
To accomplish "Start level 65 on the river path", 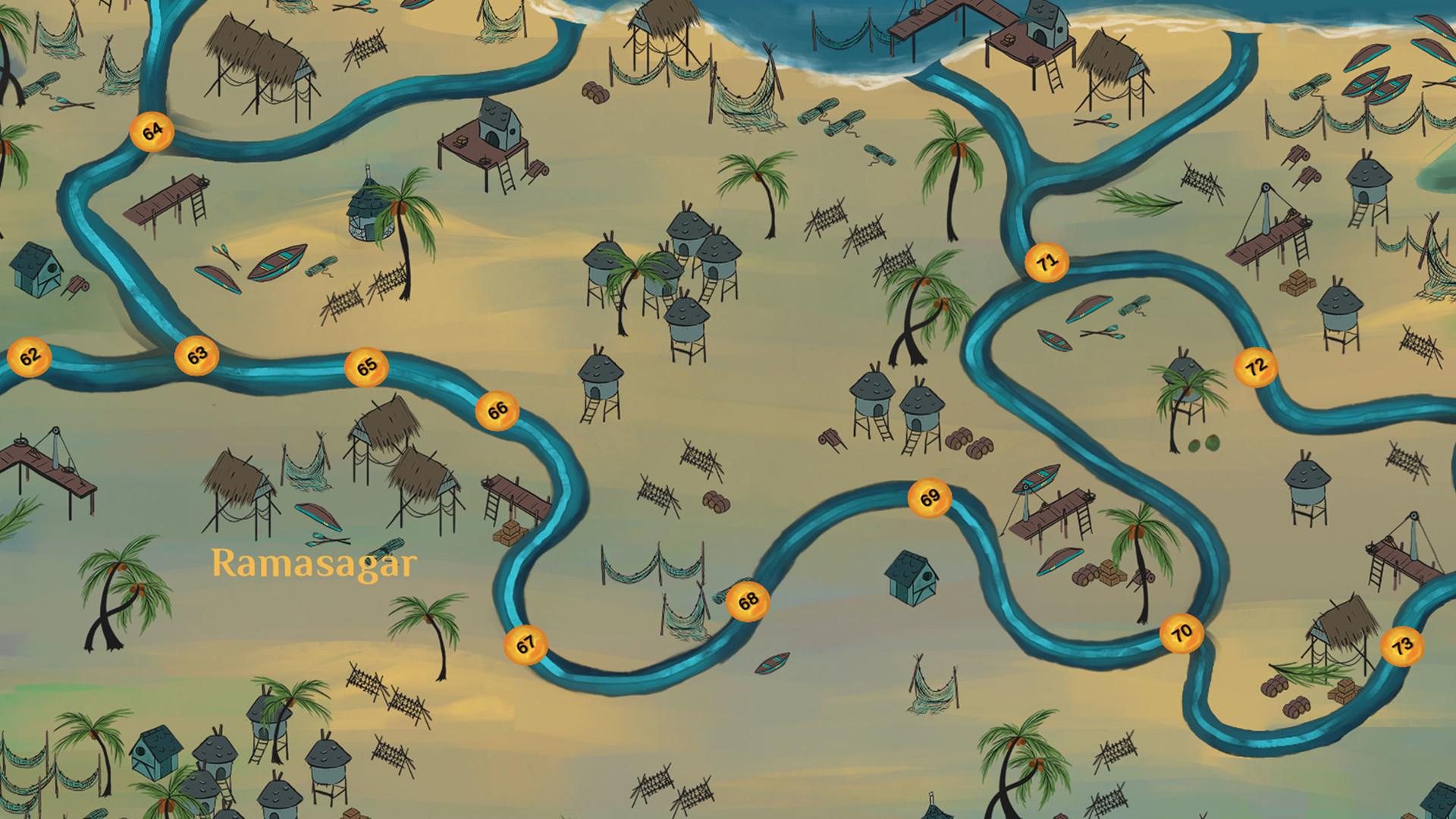I will tap(369, 366).
